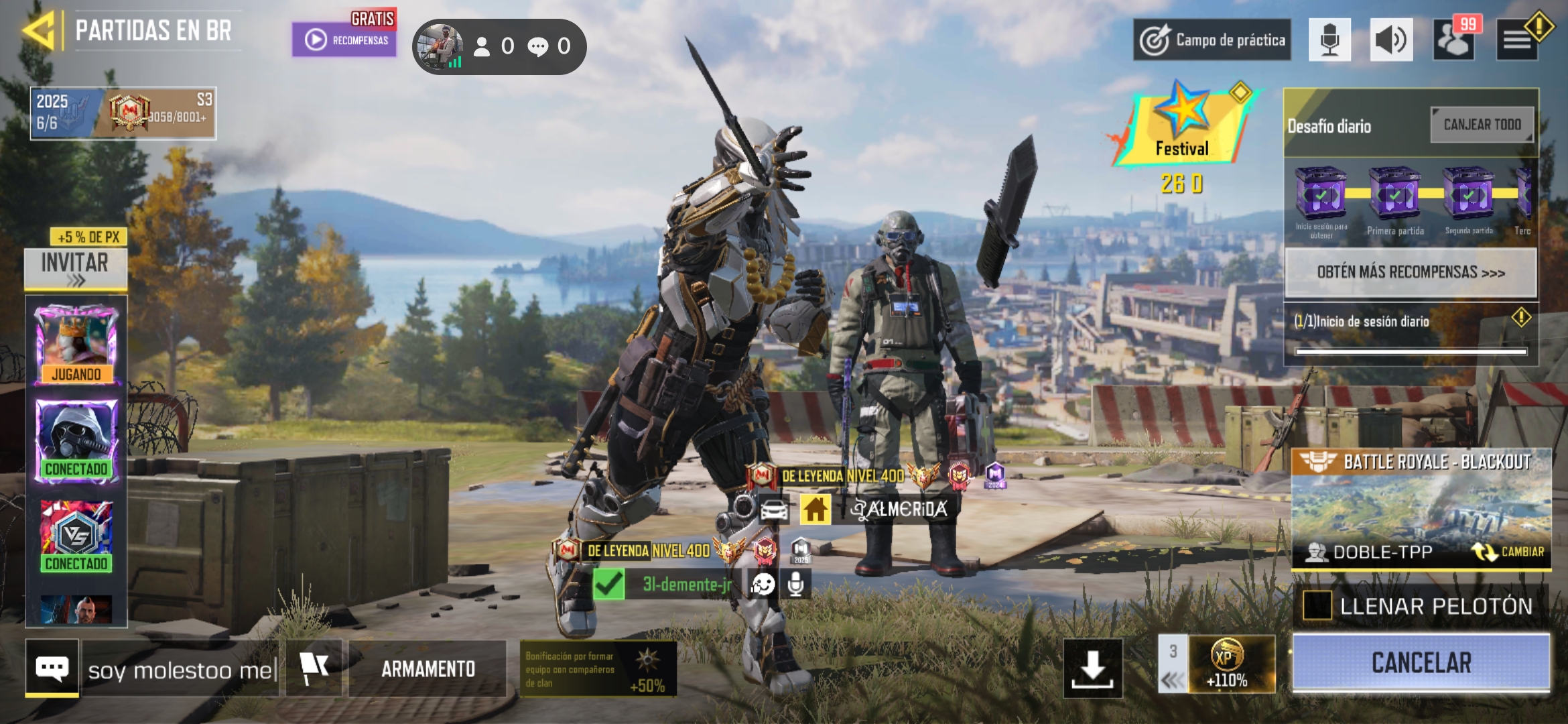Click the chat message text field
This screenshot has height=724, width=1568.
point(181,670)
